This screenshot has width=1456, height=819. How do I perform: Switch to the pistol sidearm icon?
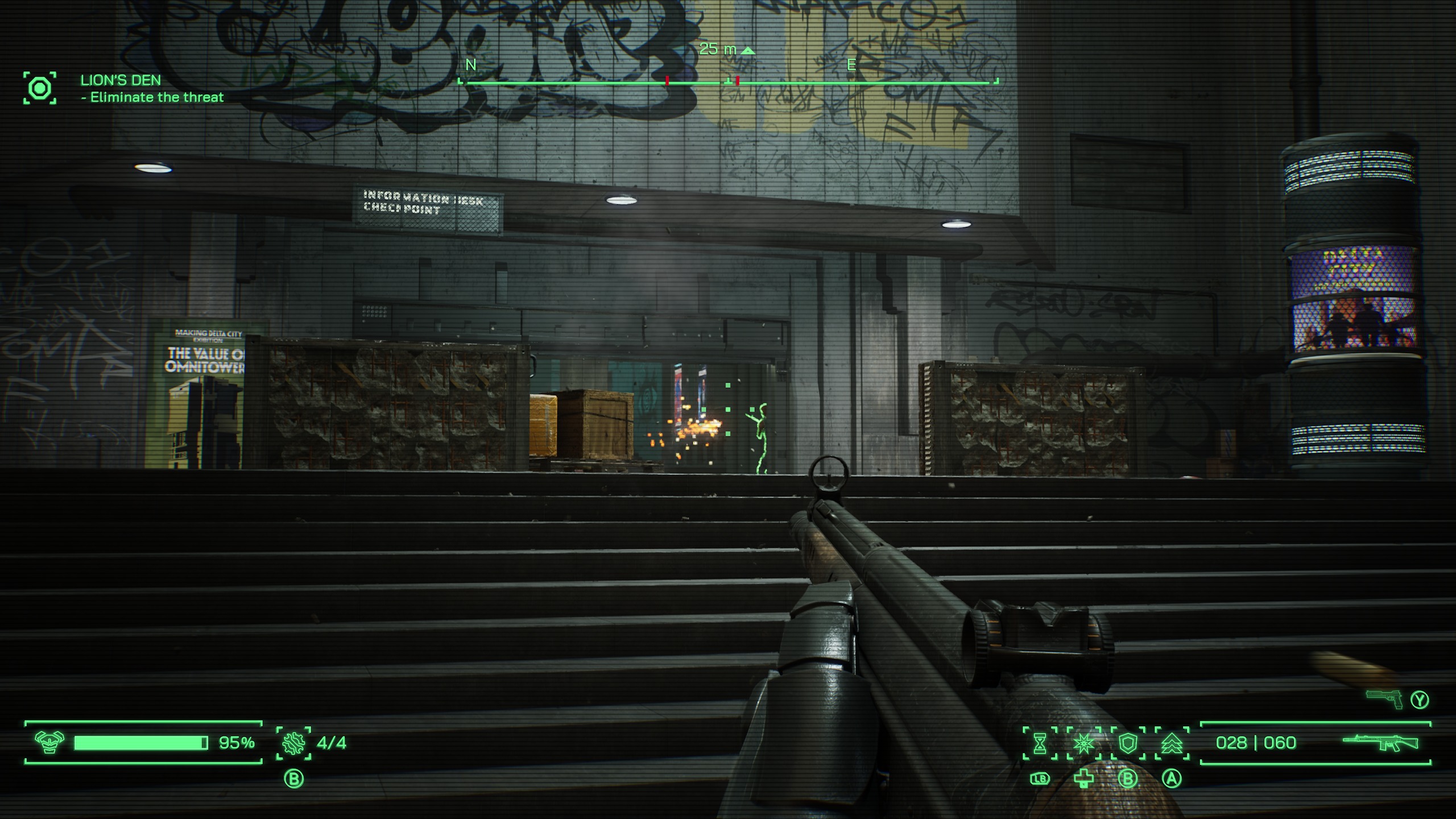tap(1384, 700)
